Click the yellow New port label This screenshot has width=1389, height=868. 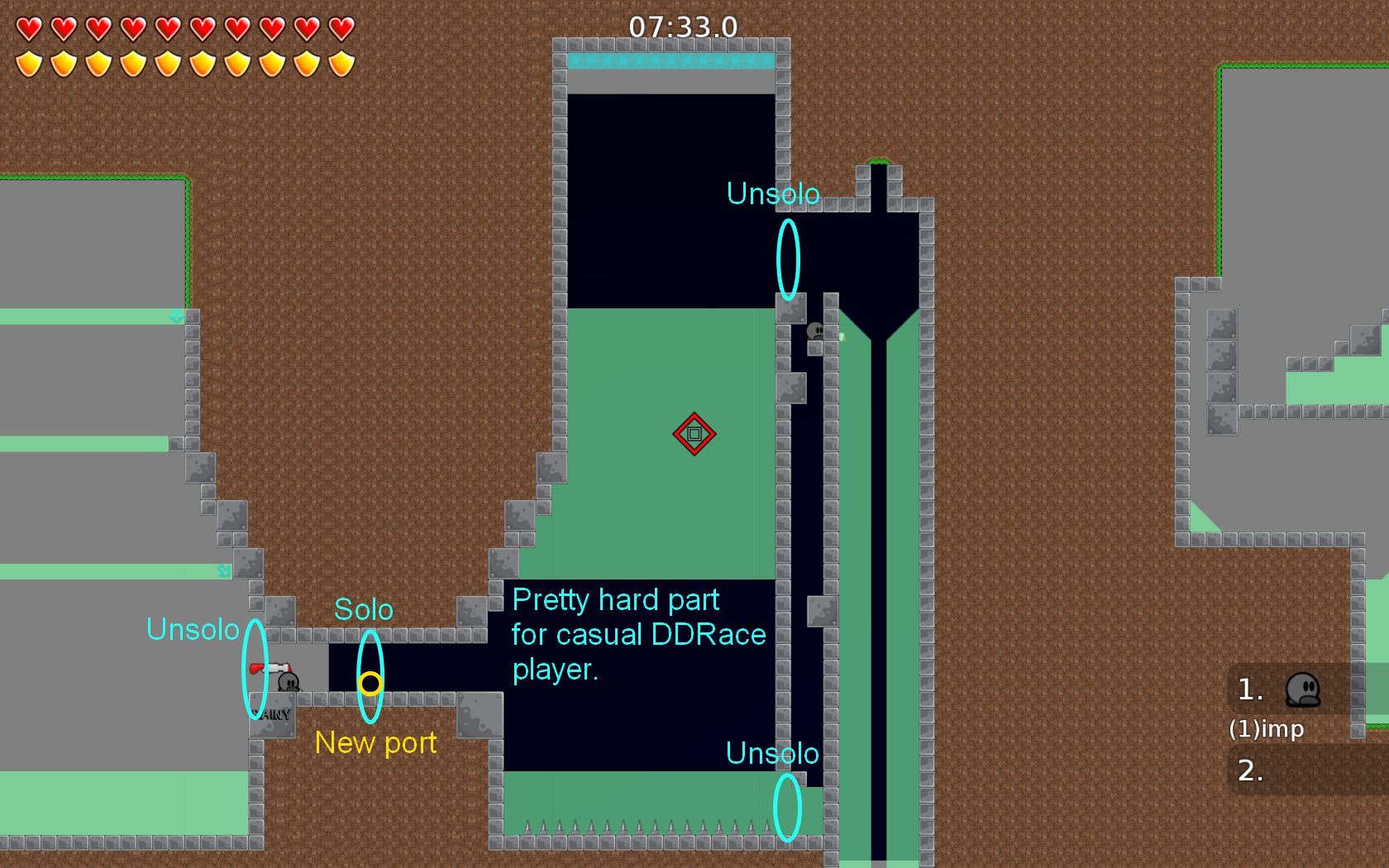(x=376, y=743)
